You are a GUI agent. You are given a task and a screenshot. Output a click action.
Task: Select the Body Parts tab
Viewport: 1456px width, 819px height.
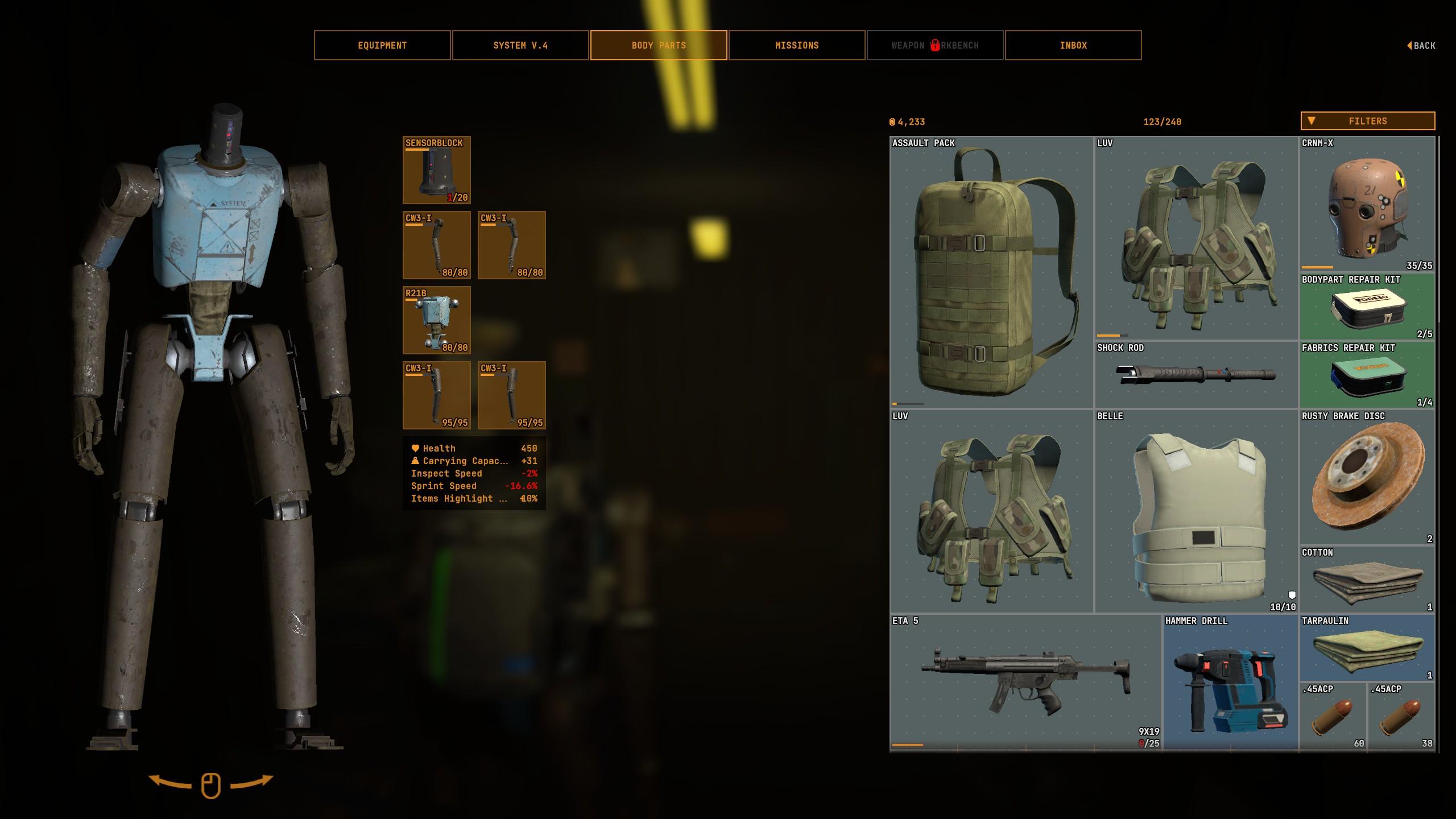point(659,45)
